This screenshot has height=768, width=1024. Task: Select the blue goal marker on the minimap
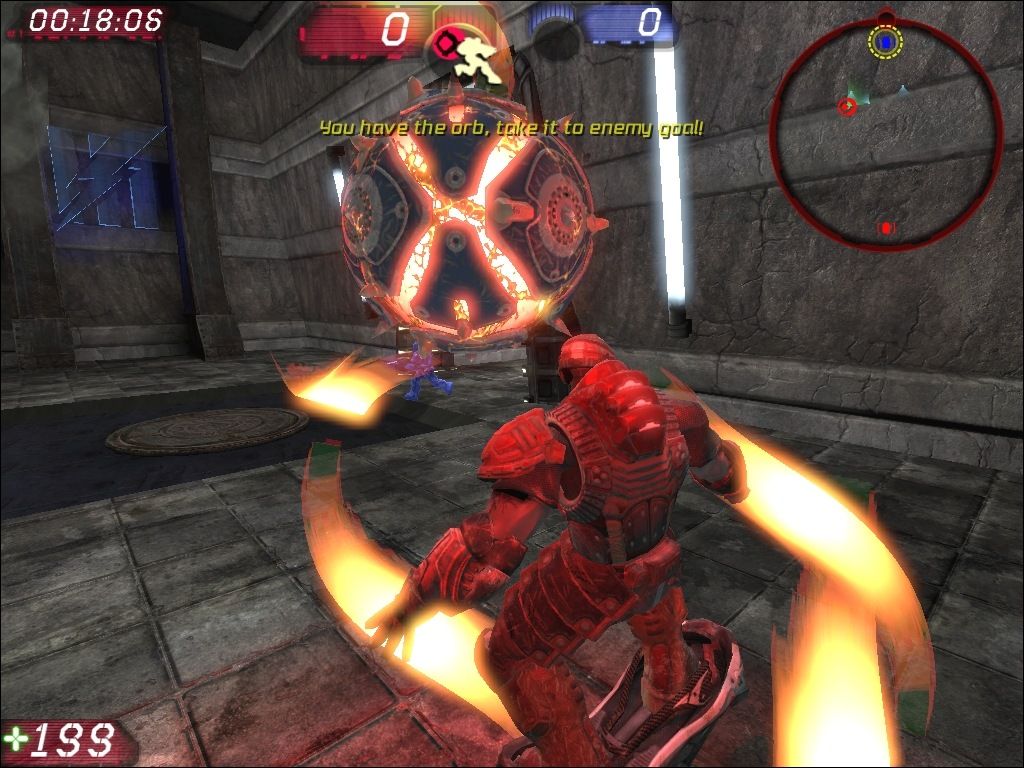point(885,42)
